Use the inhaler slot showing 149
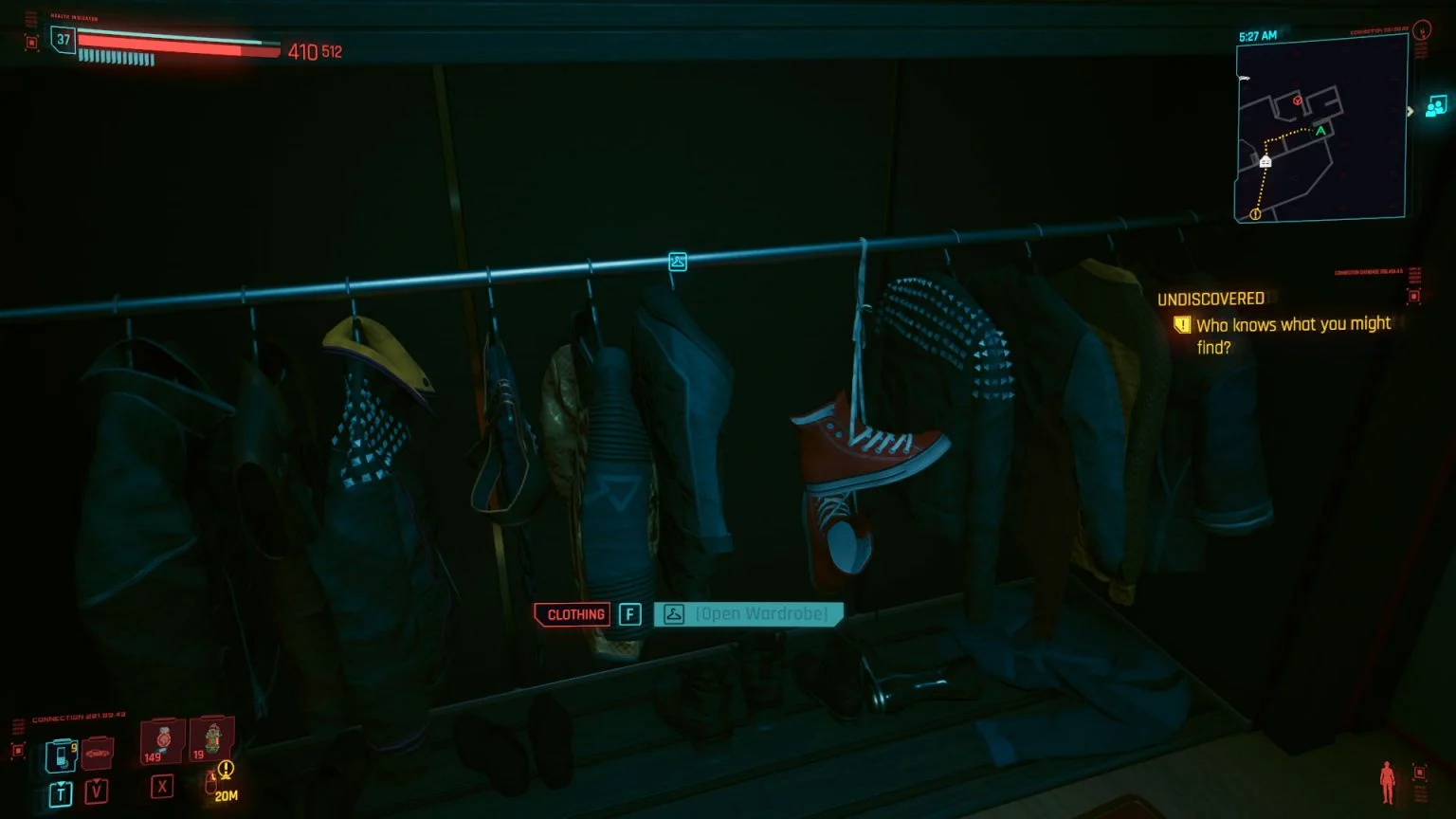Screen dimensions: 1456x819 (x=161, y=741)
